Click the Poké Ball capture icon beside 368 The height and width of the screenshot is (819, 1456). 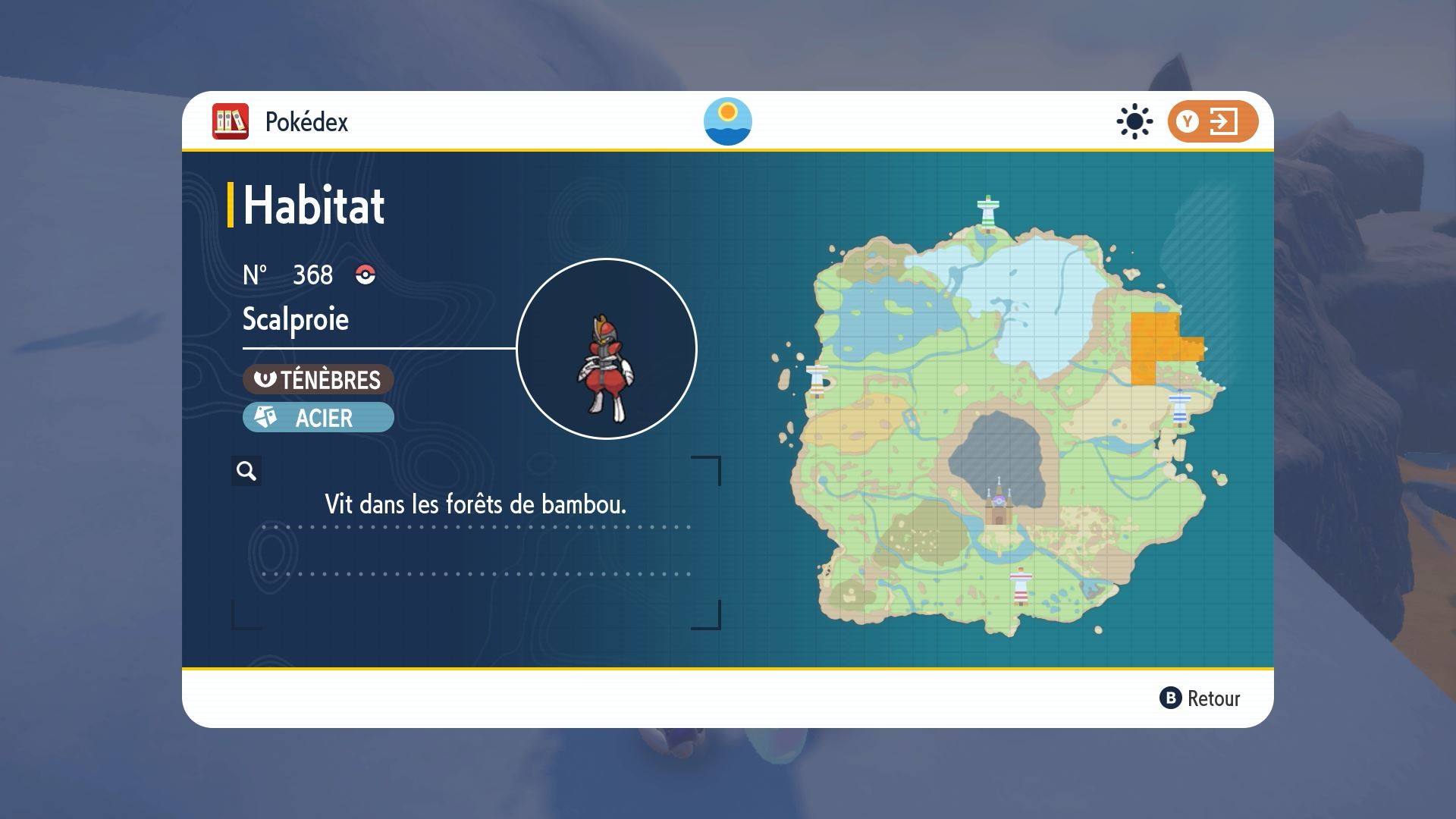pos(366,275)
